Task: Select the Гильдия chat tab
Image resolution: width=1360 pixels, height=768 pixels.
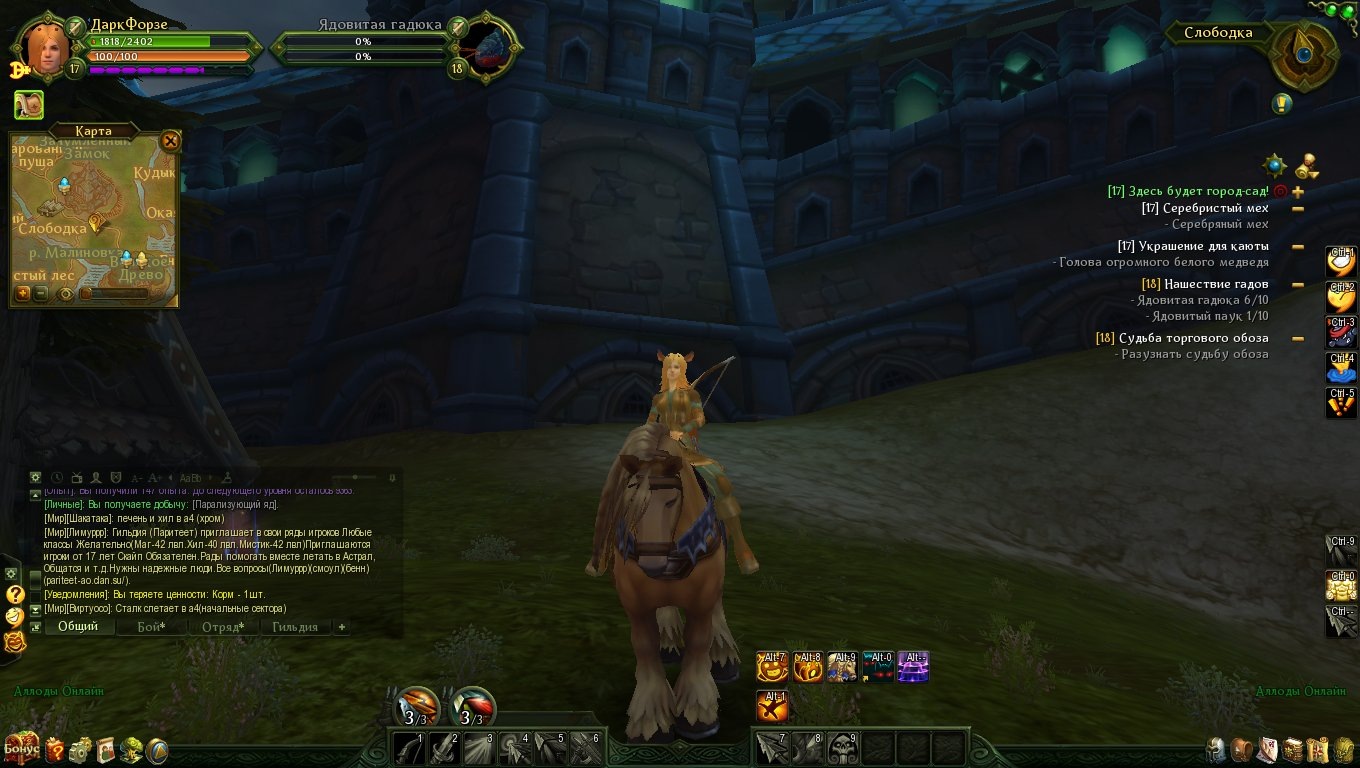Action: point(295,627)
